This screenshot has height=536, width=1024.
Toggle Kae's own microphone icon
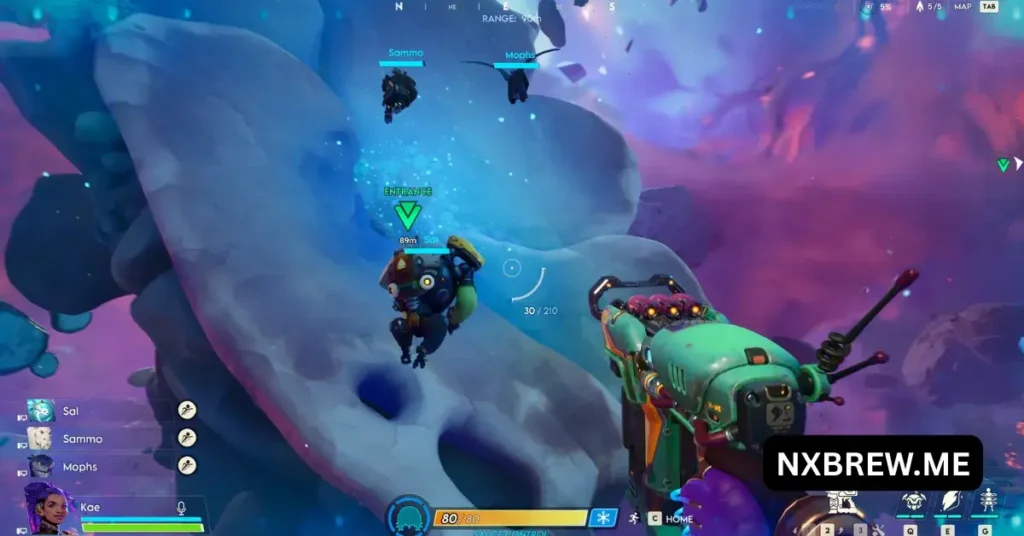181,508
